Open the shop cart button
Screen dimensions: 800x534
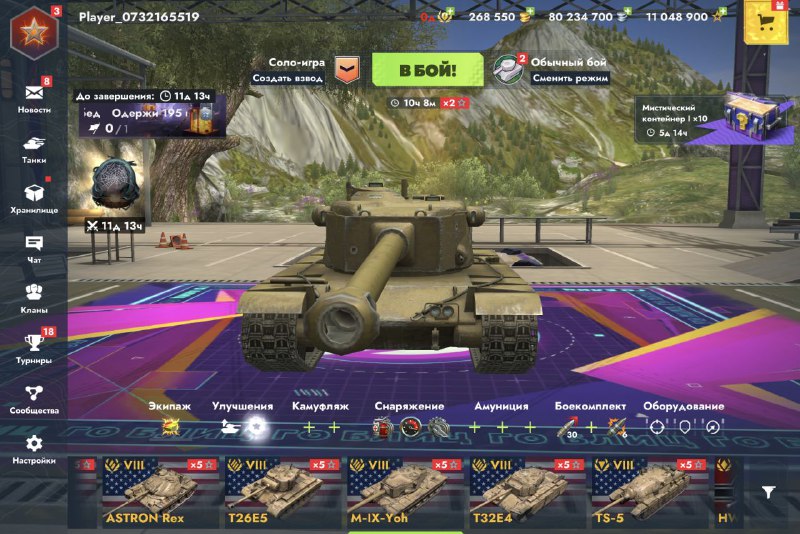(767, 23)
